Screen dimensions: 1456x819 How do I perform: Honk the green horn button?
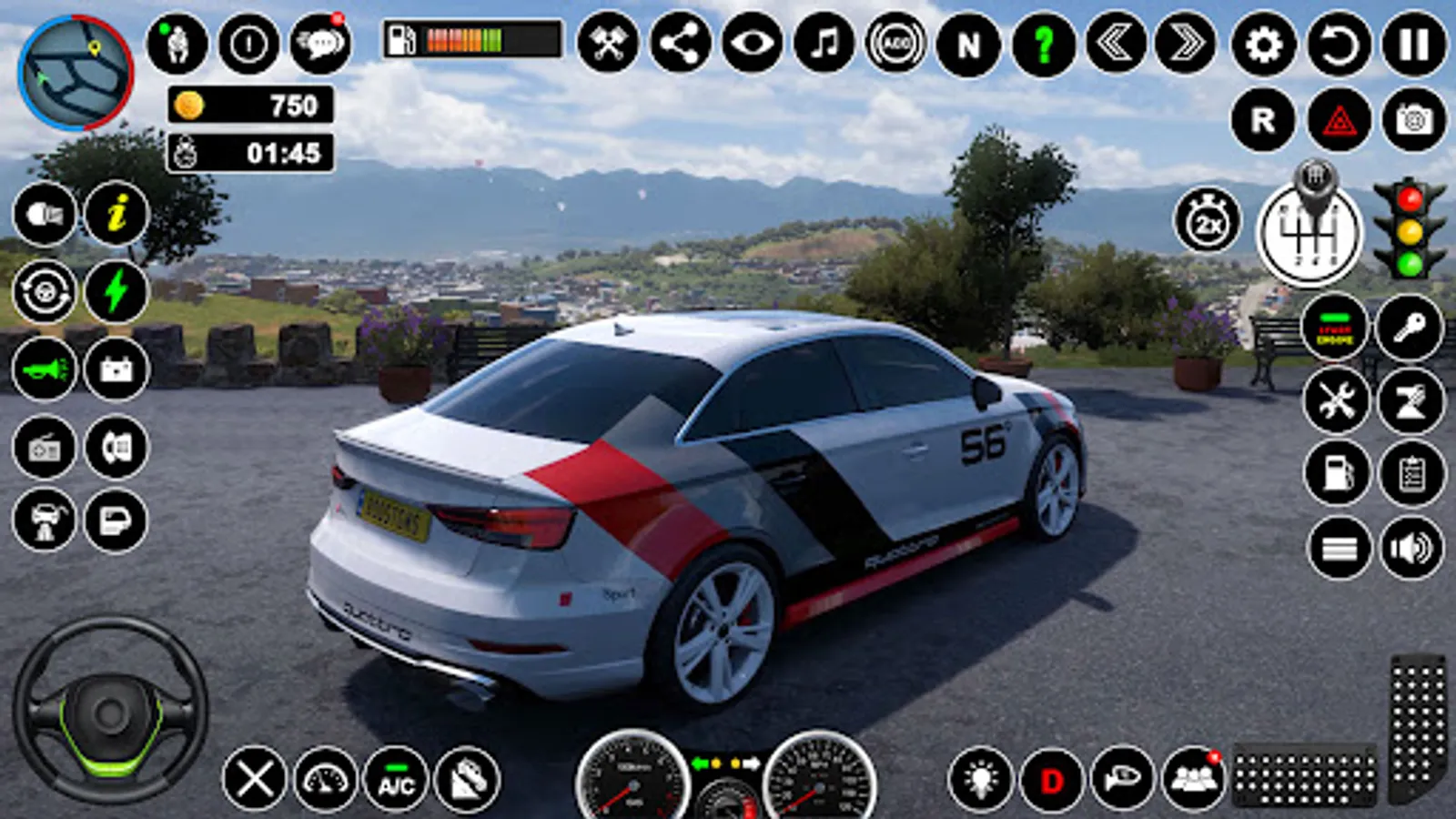pos(45,369)
